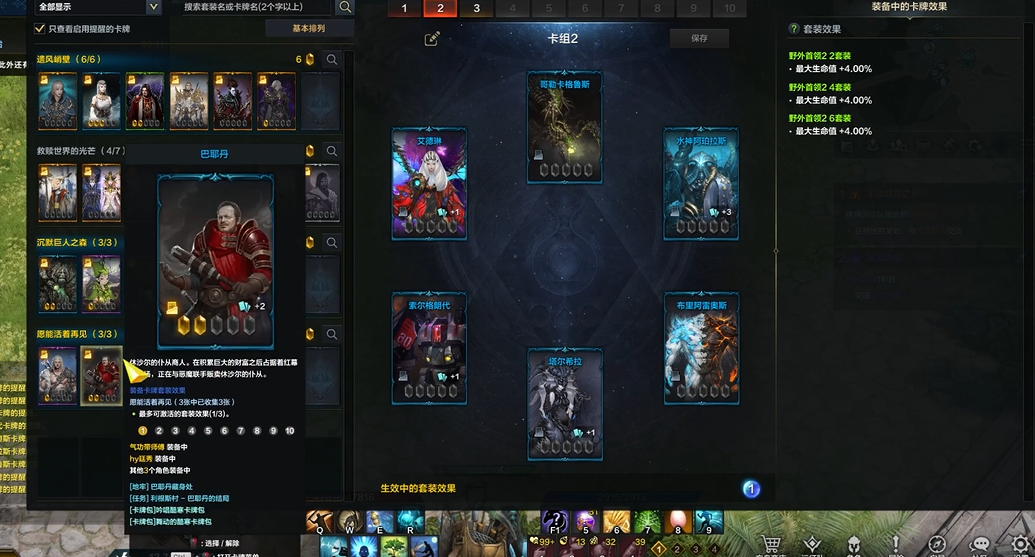Viewport: 1035px width, 557px height.
Task: Click the 保存 save button
Action: click(x=699, y=38)
